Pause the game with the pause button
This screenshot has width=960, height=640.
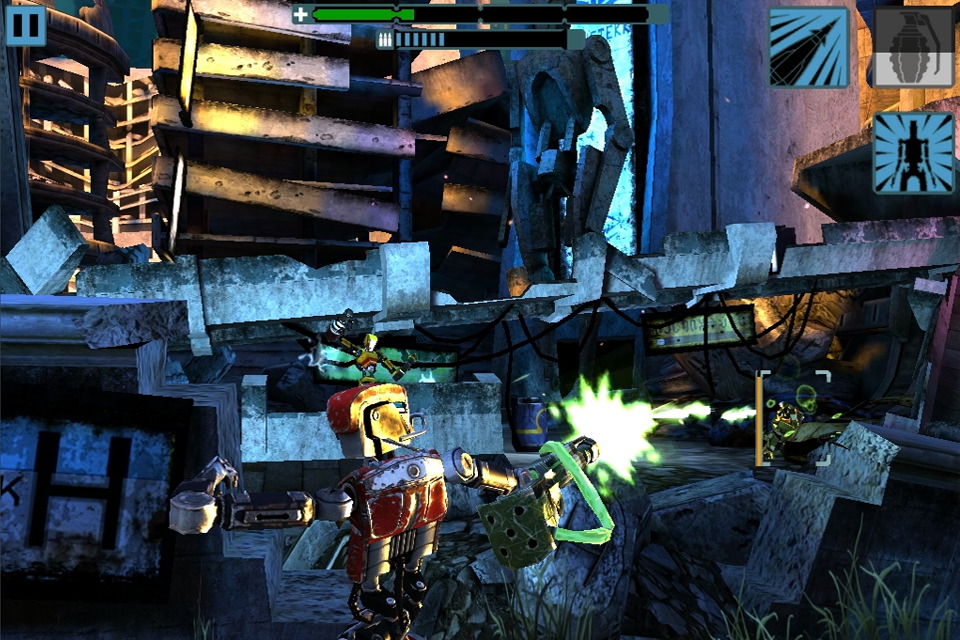26,25
